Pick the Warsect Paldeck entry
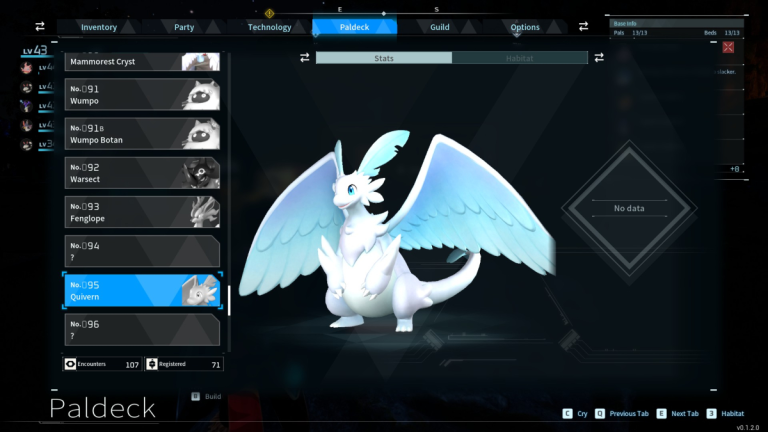 coord(142,173)
